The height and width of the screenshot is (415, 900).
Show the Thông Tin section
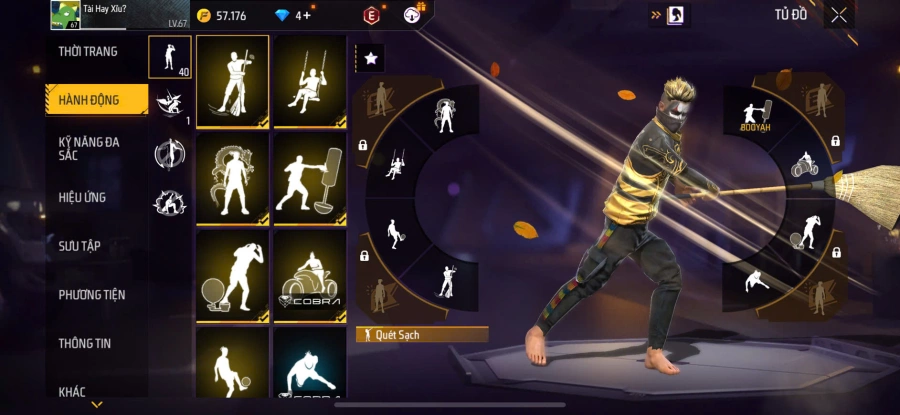pos(85,343)
